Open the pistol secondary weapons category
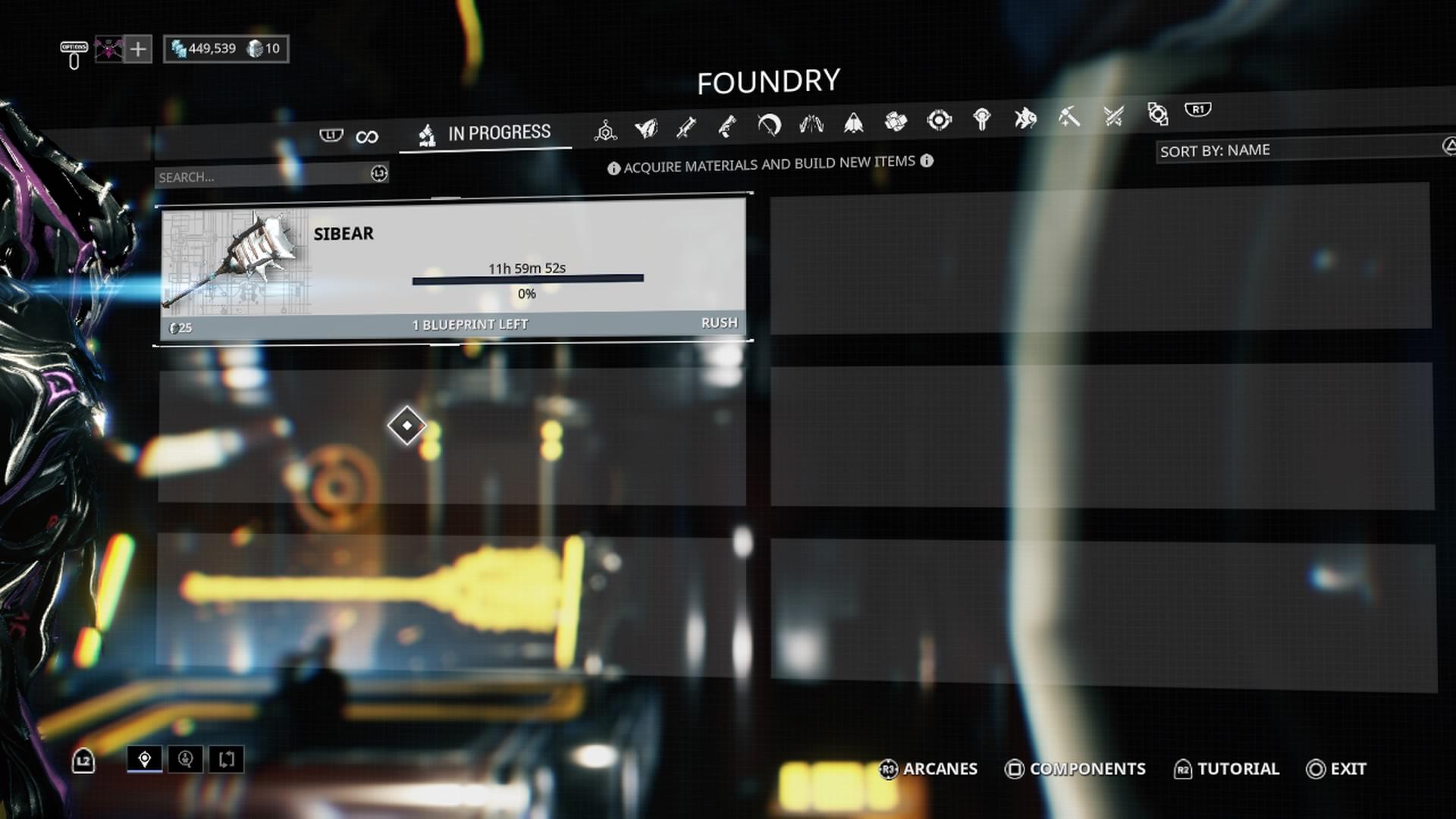Viewport: 1456px width, 819px height. tap(726, 127)
